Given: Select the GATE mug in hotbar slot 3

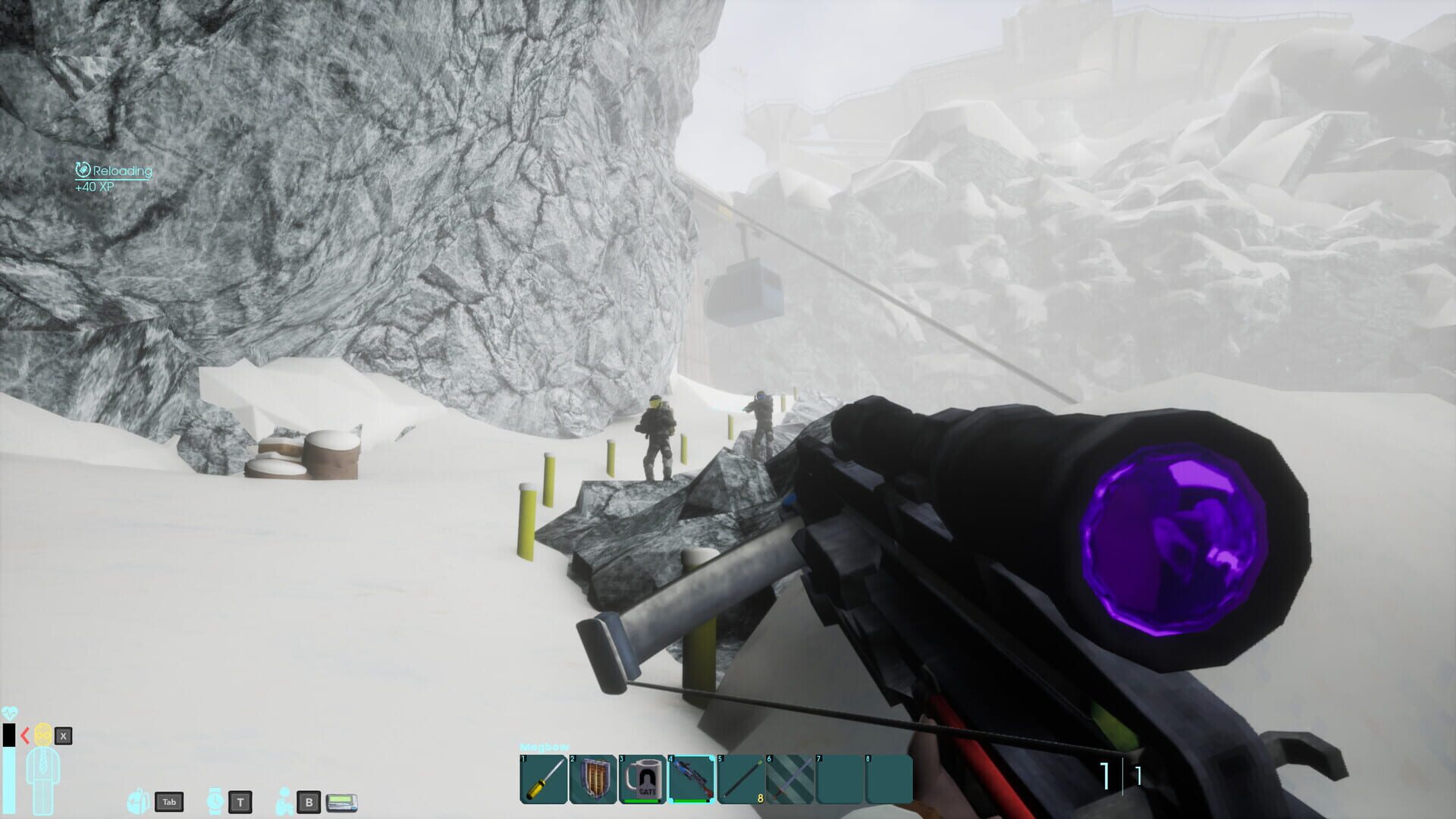Looking at the screenshot, I should pyautogui.click(x=642, y=778).
